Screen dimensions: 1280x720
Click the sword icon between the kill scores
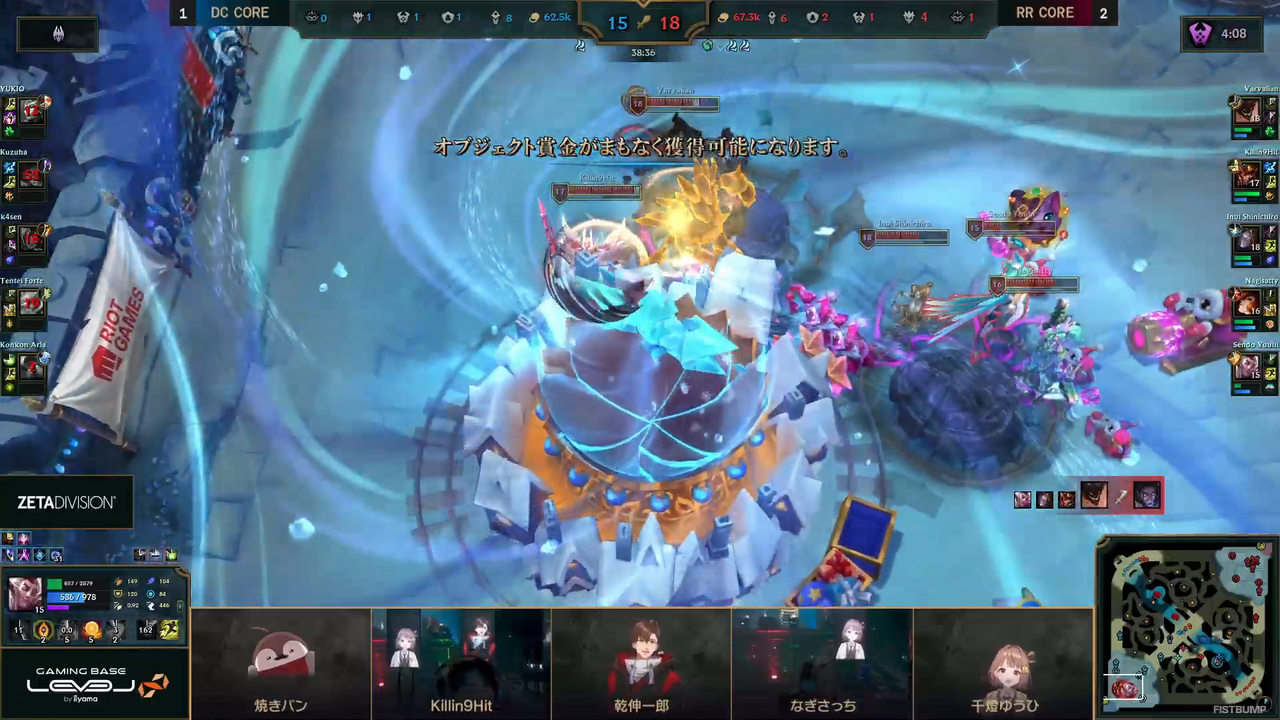642,23
